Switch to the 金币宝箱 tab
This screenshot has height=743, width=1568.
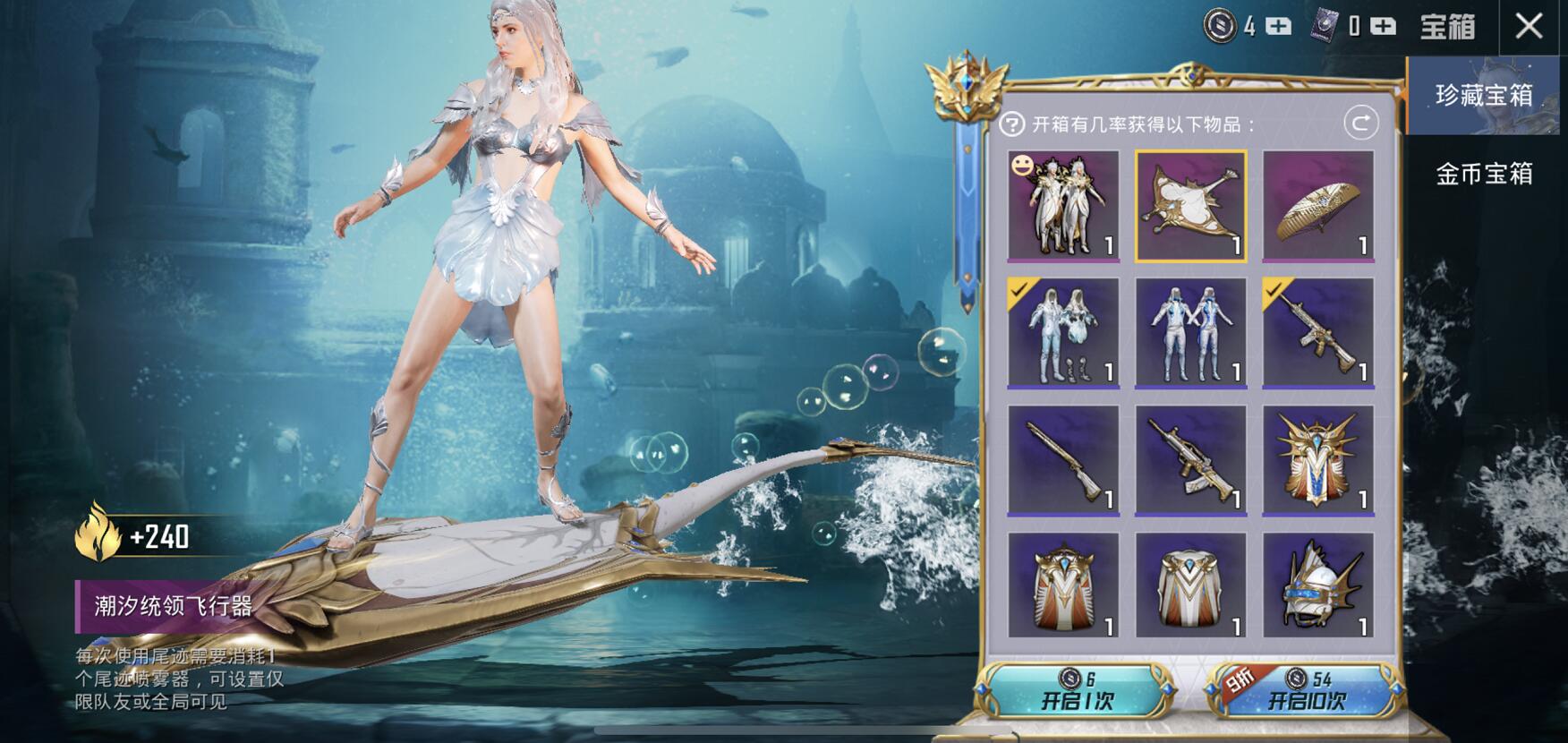[1483, 173]
